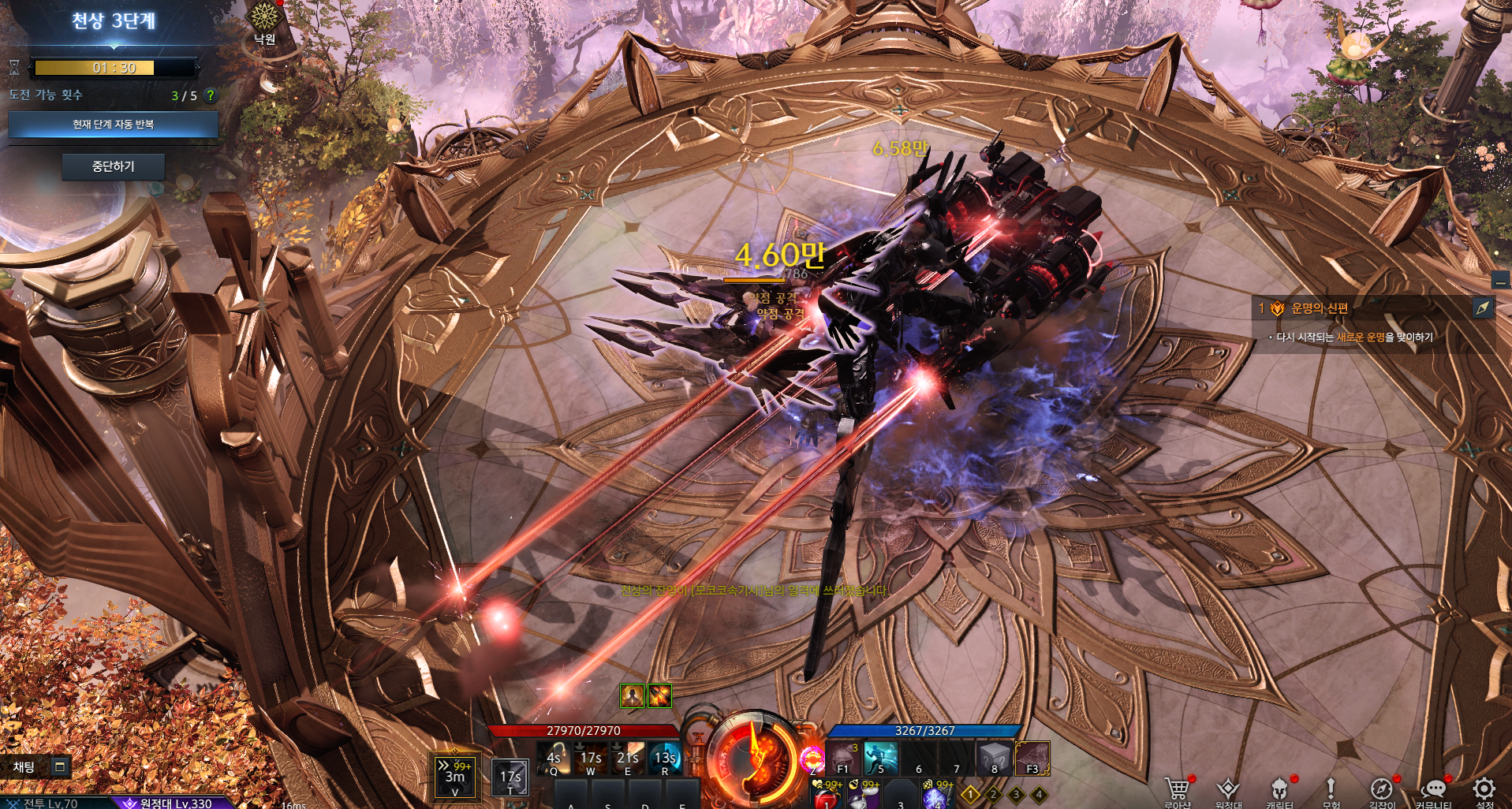Open the green question mark help icon
The image size is (1512, 809).
tap(210, 95)
